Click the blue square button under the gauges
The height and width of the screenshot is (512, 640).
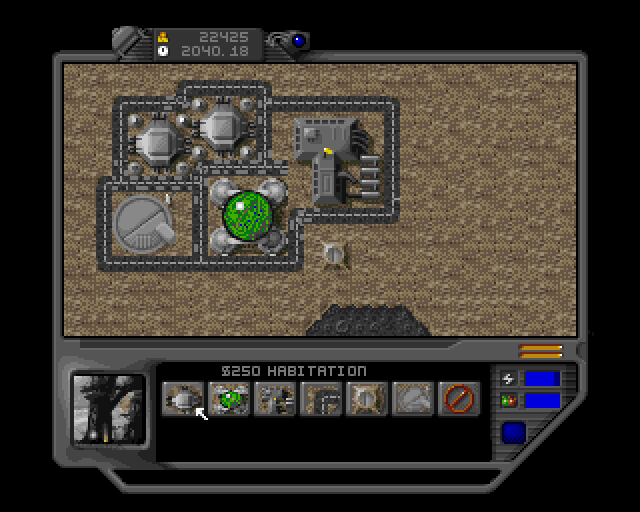[515, 433]
